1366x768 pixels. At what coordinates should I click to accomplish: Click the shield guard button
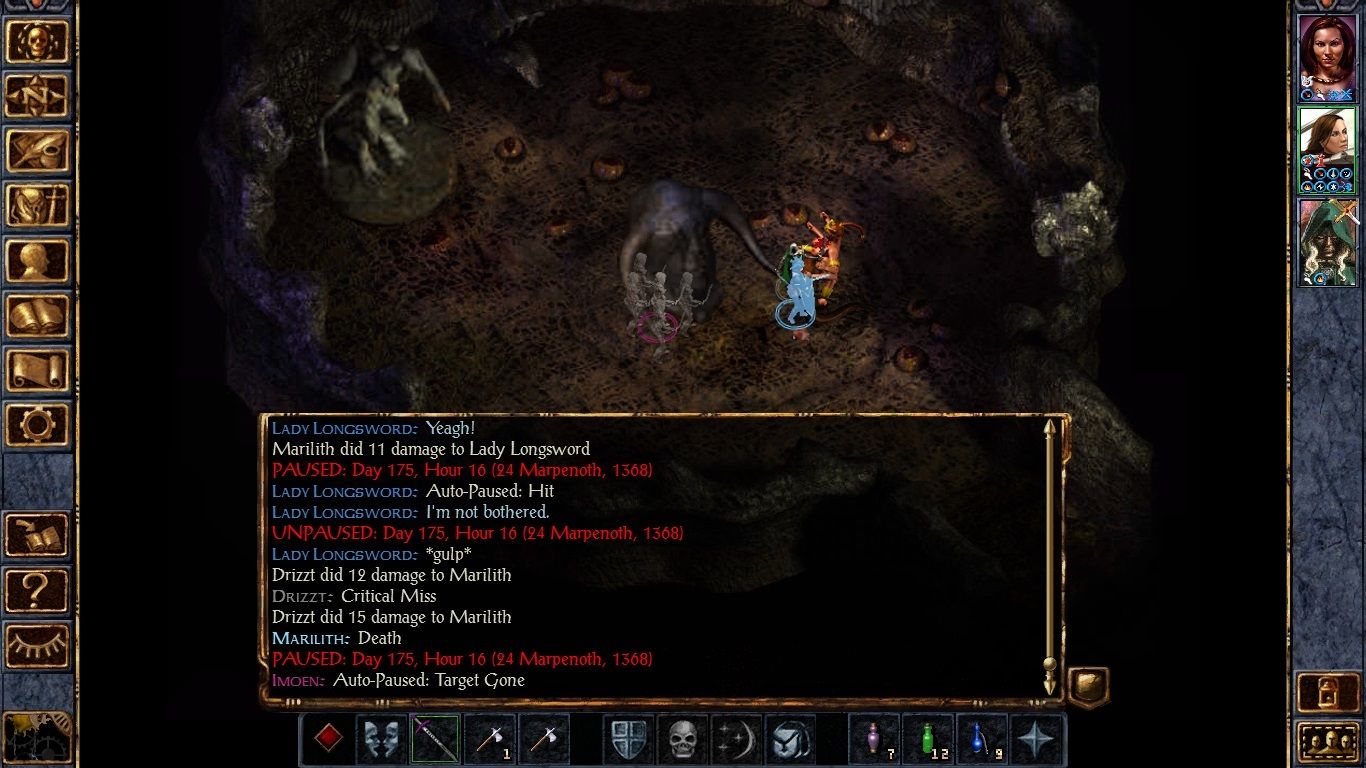629,739
